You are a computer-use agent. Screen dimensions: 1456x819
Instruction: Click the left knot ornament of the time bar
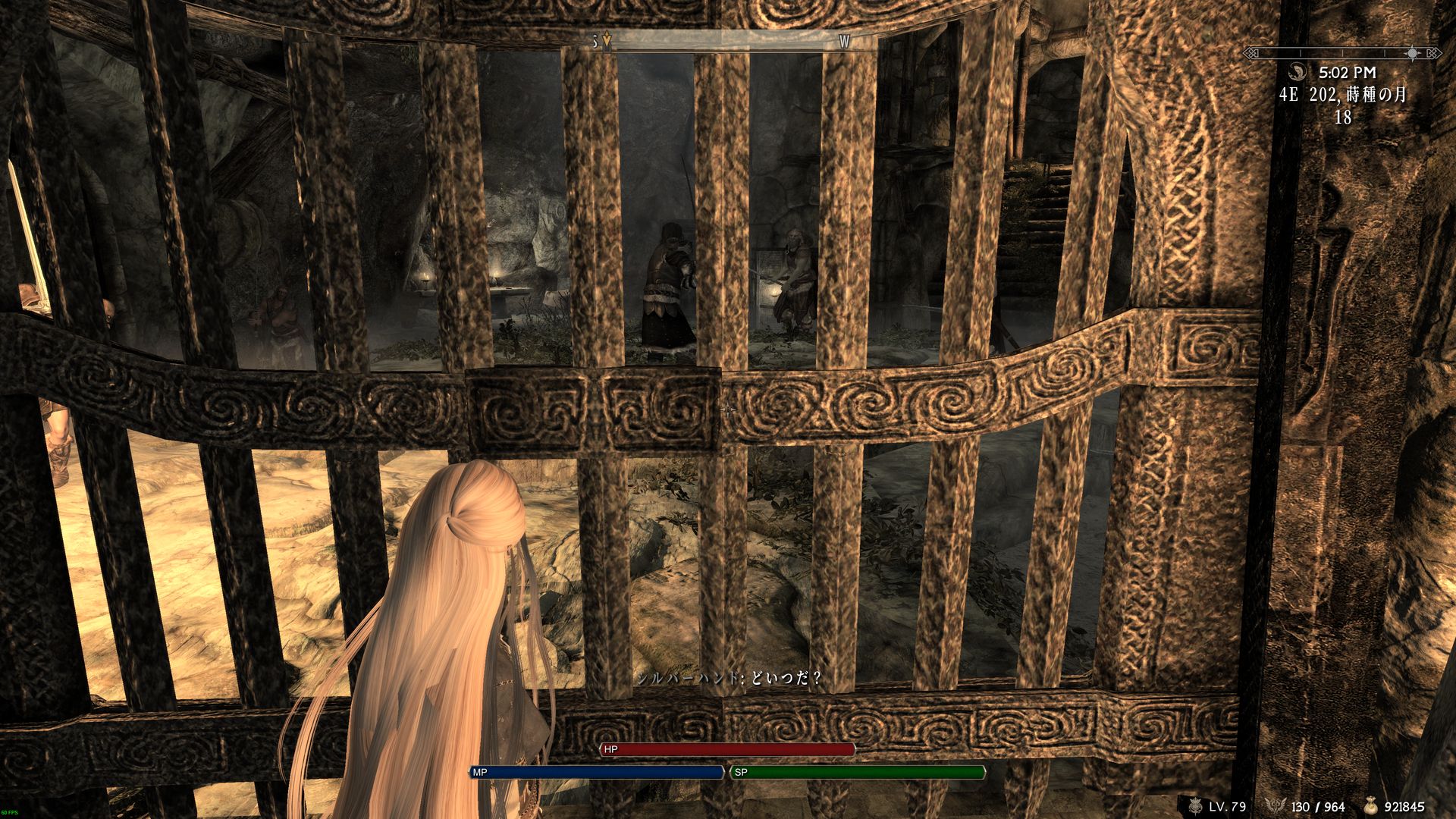coord(1251,53)
